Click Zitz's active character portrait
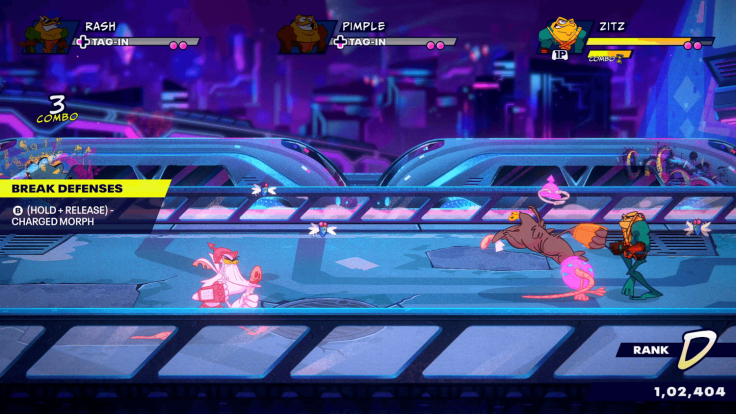736x414 pixels. click(562, 35)
